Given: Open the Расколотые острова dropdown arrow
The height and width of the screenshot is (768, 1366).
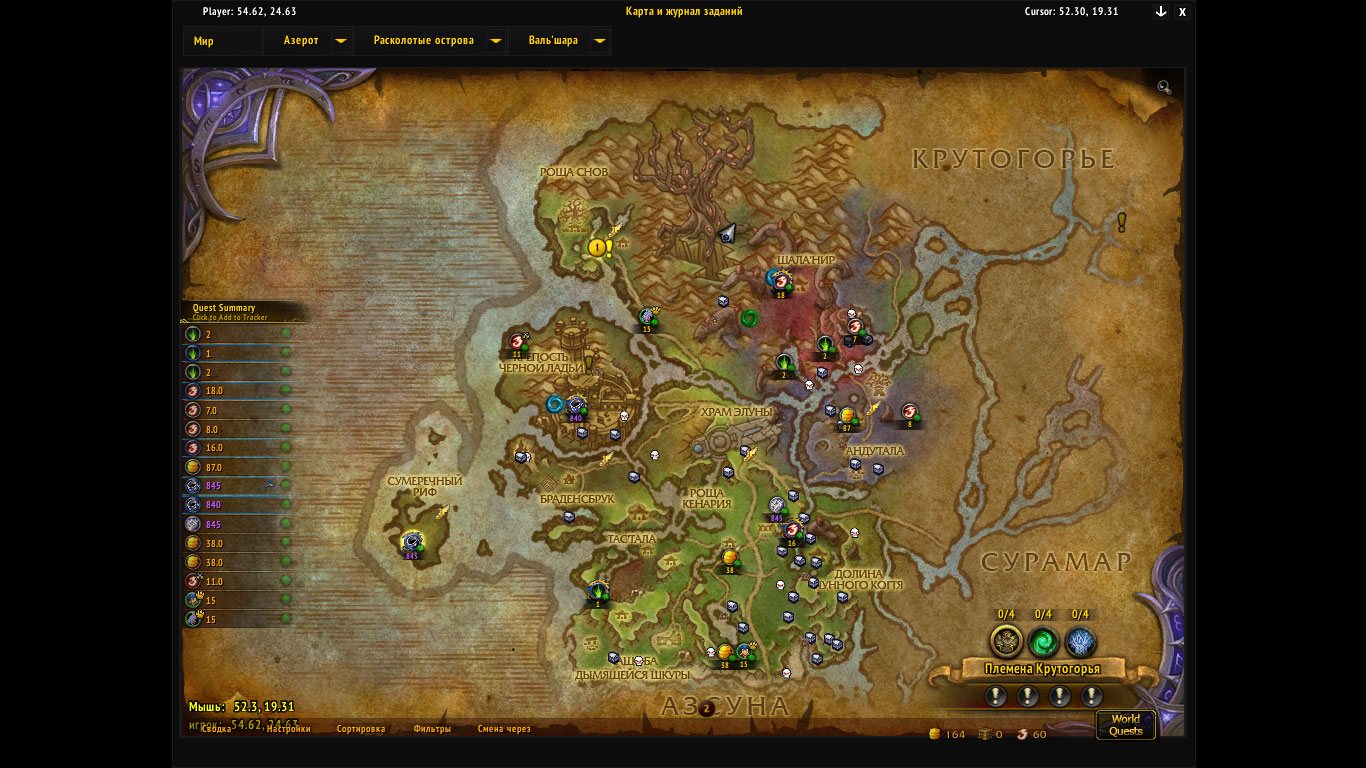Looking at the screenshot, I should click(495, 41).
